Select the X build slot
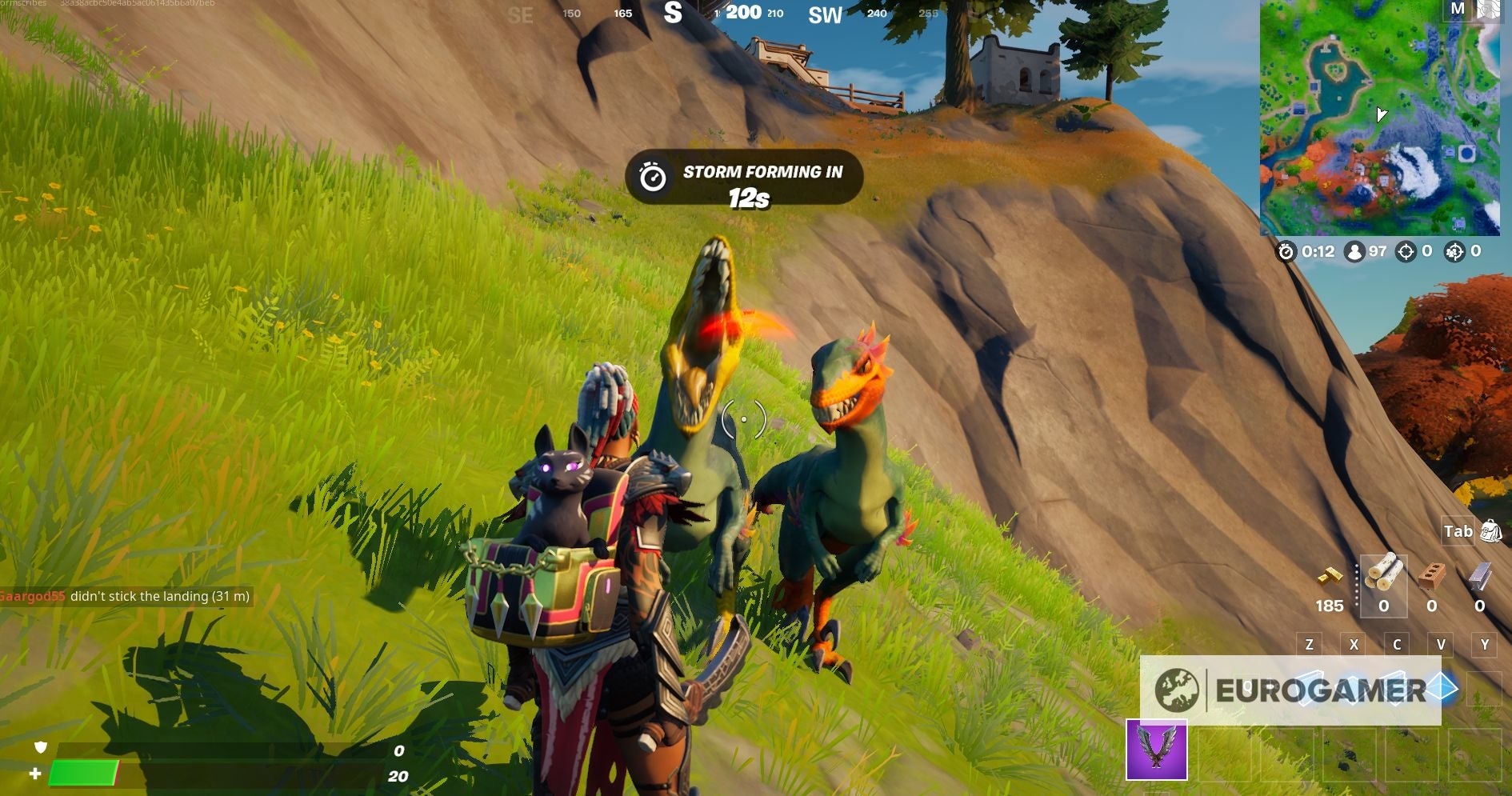Viewport: 1512px width, 796px height. (x=1352, y=644)
